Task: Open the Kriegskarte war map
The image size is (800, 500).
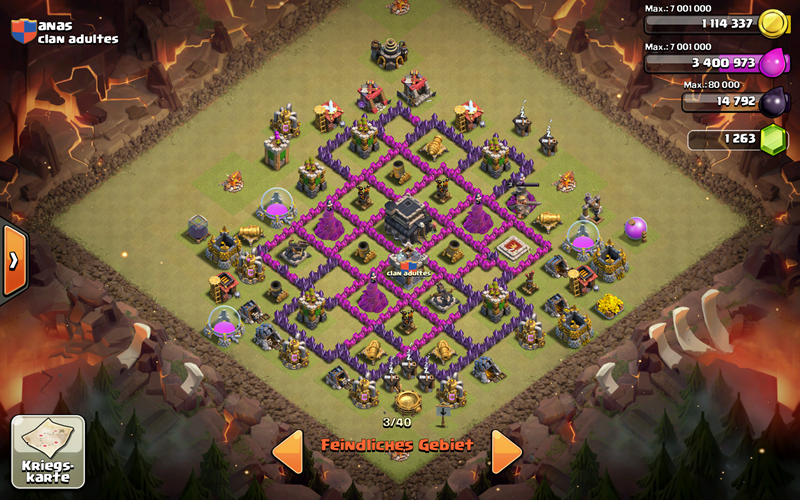Action: coord(48,451)
